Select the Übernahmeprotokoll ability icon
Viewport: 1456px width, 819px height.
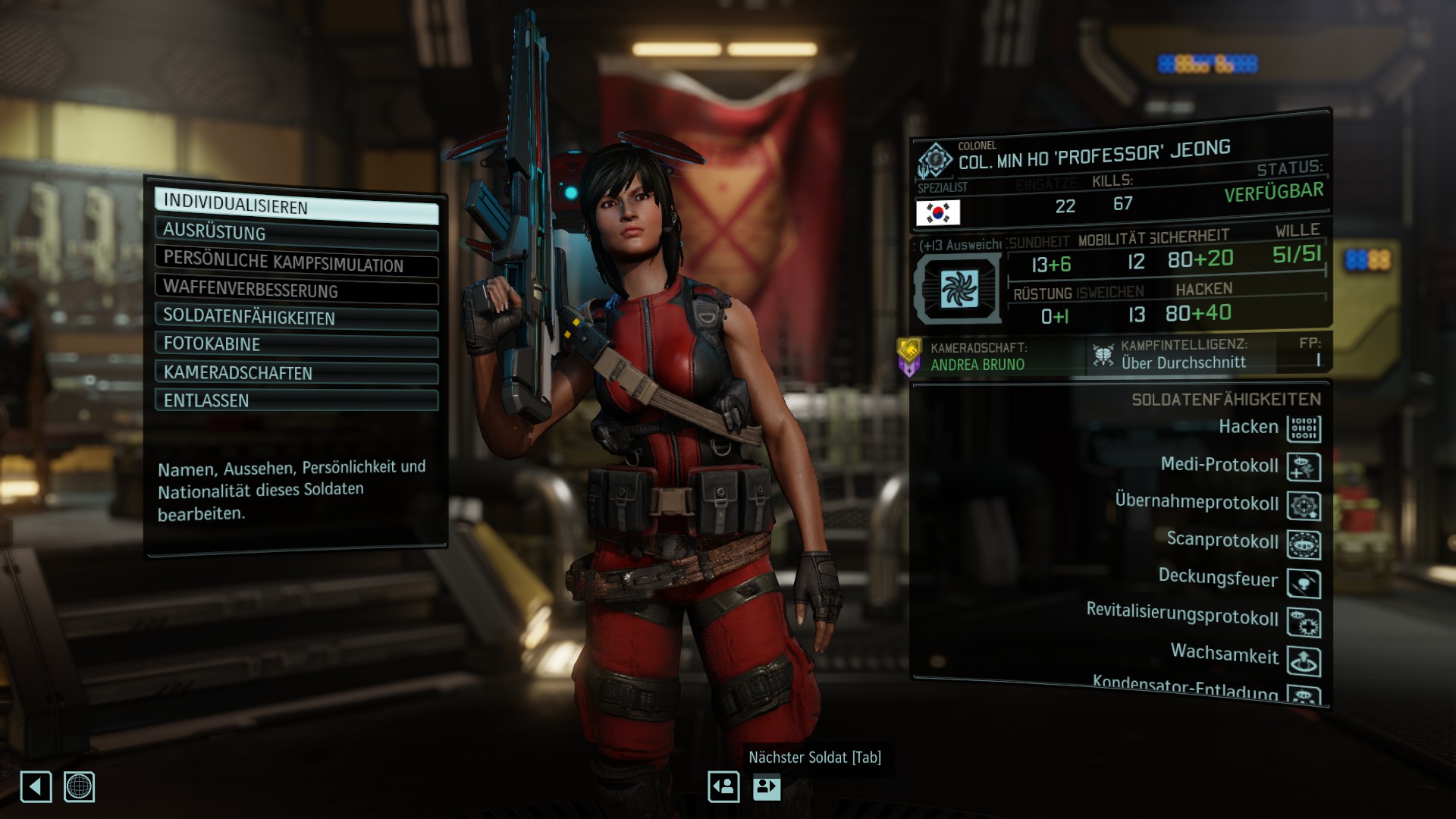pos(1304,507)
